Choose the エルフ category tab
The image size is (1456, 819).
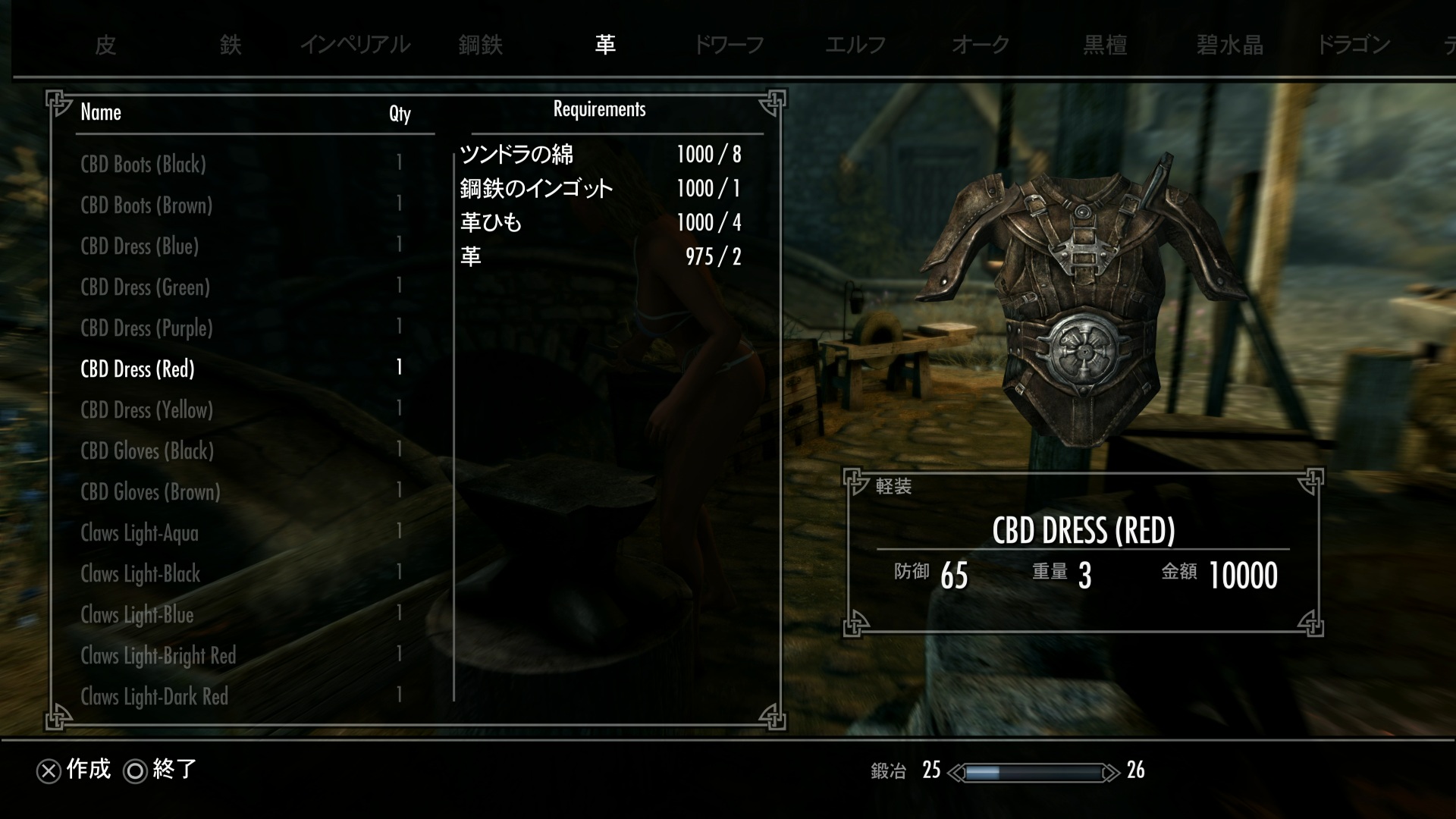[855, 45]
